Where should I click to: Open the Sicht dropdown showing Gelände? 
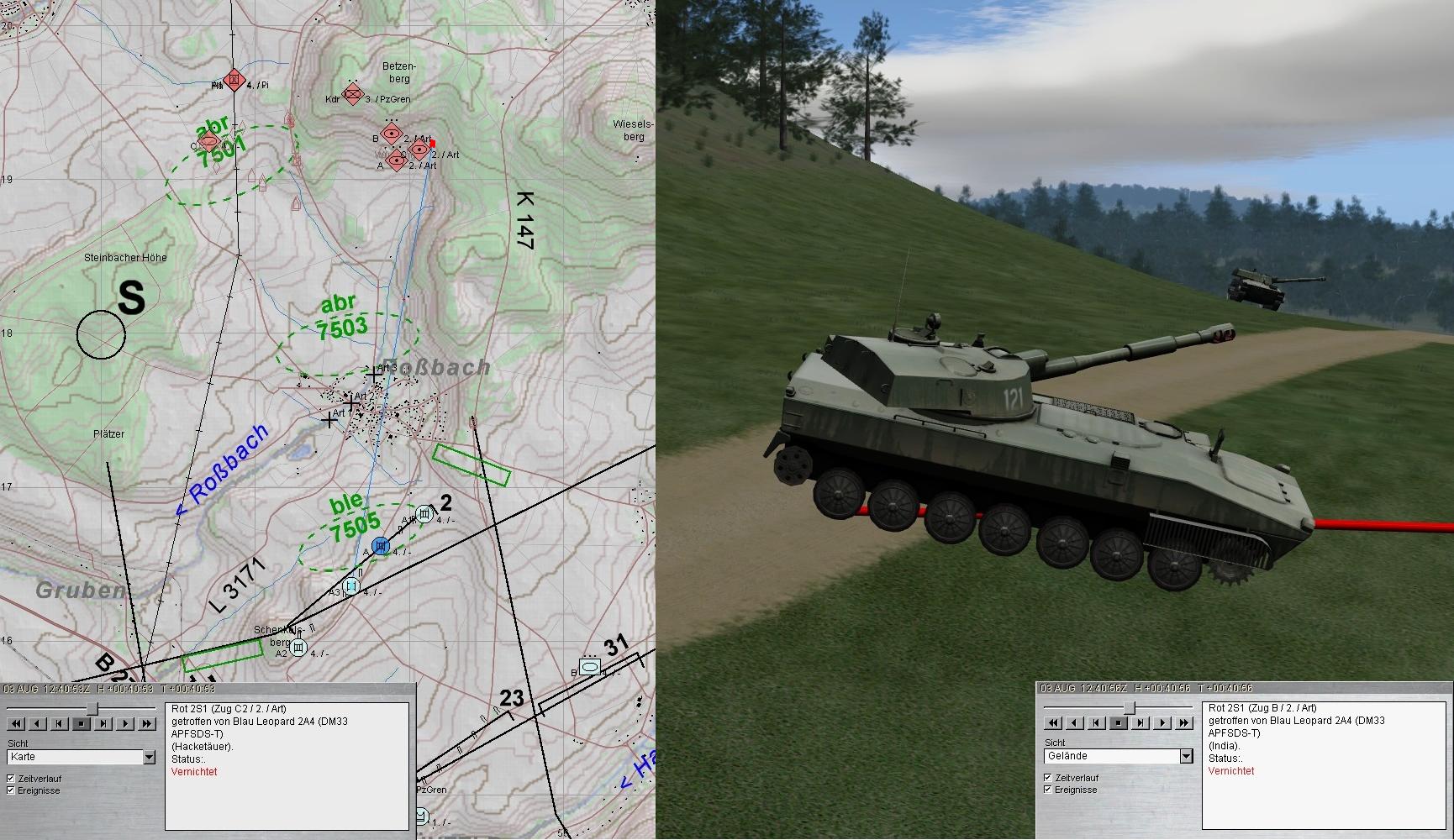pyautogui.click(x=1186, y=757)
